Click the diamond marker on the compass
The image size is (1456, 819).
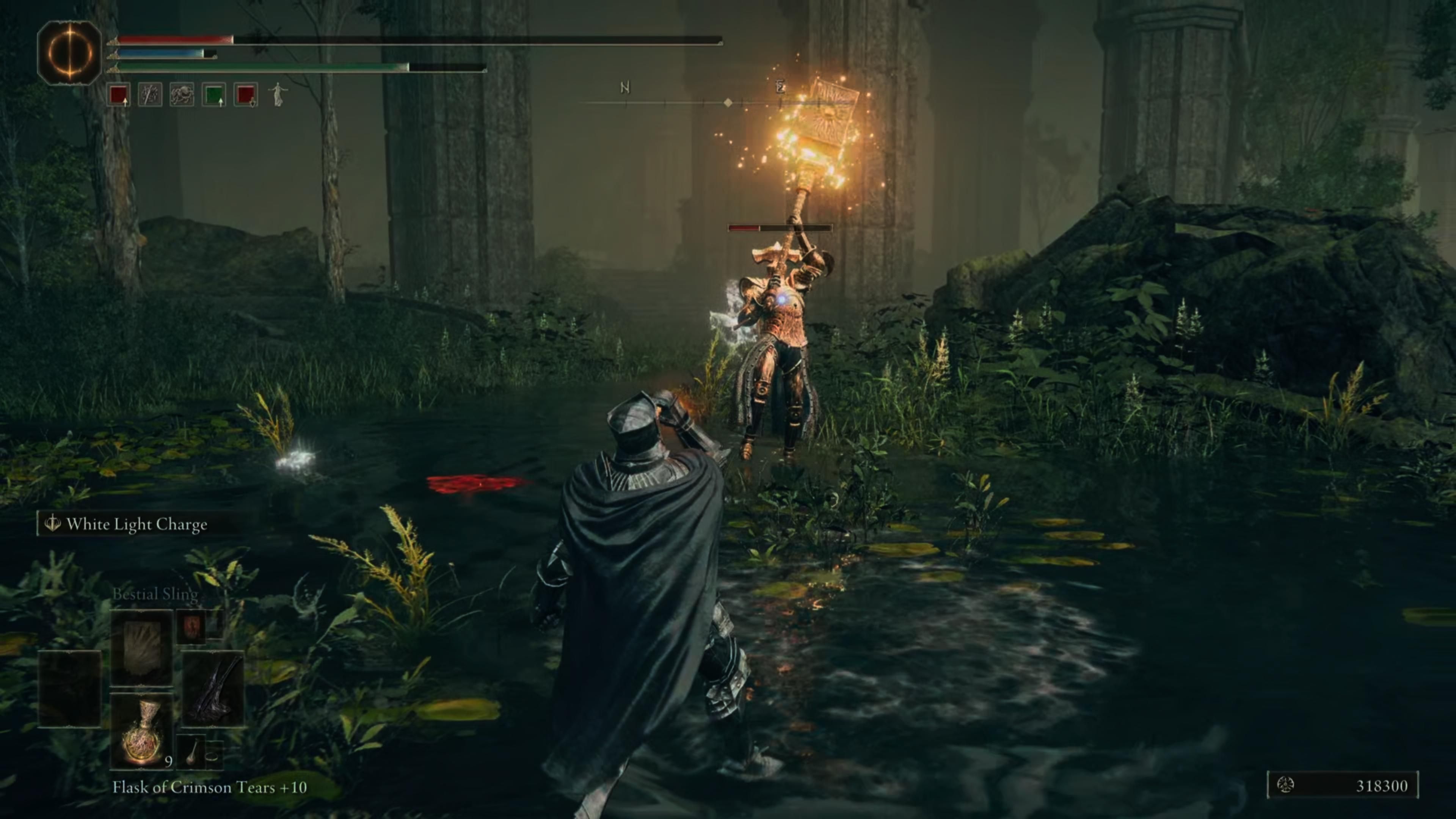click(728, 102)
